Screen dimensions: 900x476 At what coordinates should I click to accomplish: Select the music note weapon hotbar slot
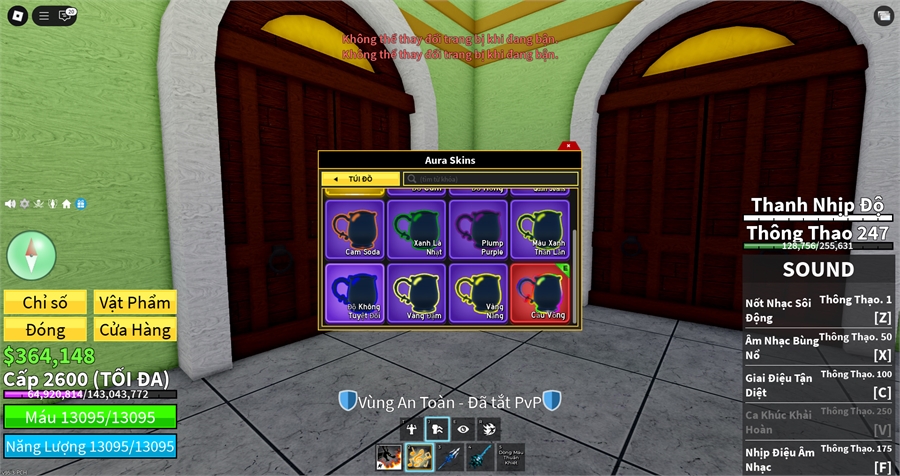[x=419, y=457]
